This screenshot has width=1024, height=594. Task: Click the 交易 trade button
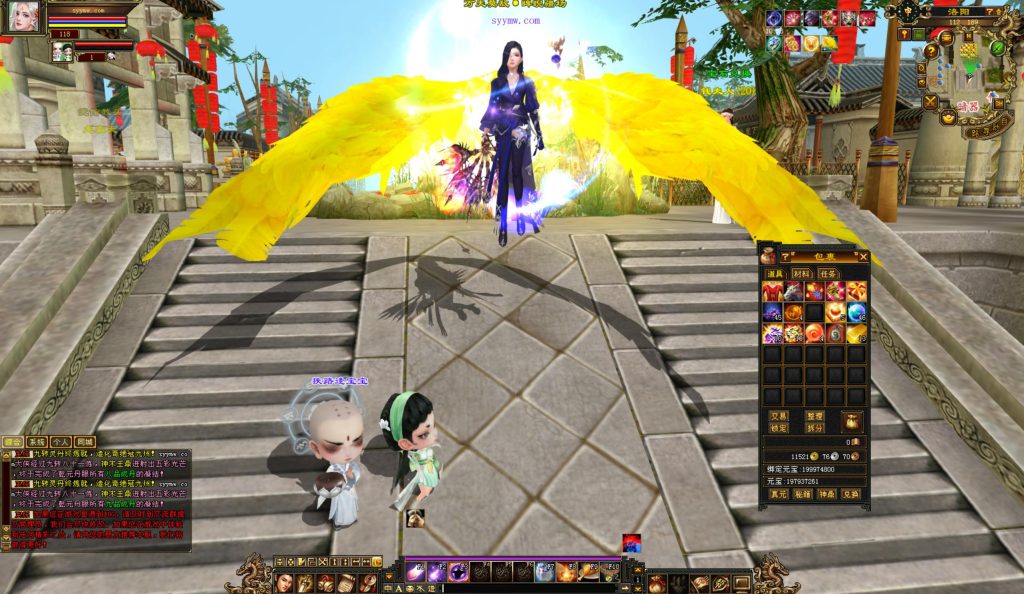click(x=778, y=415)
